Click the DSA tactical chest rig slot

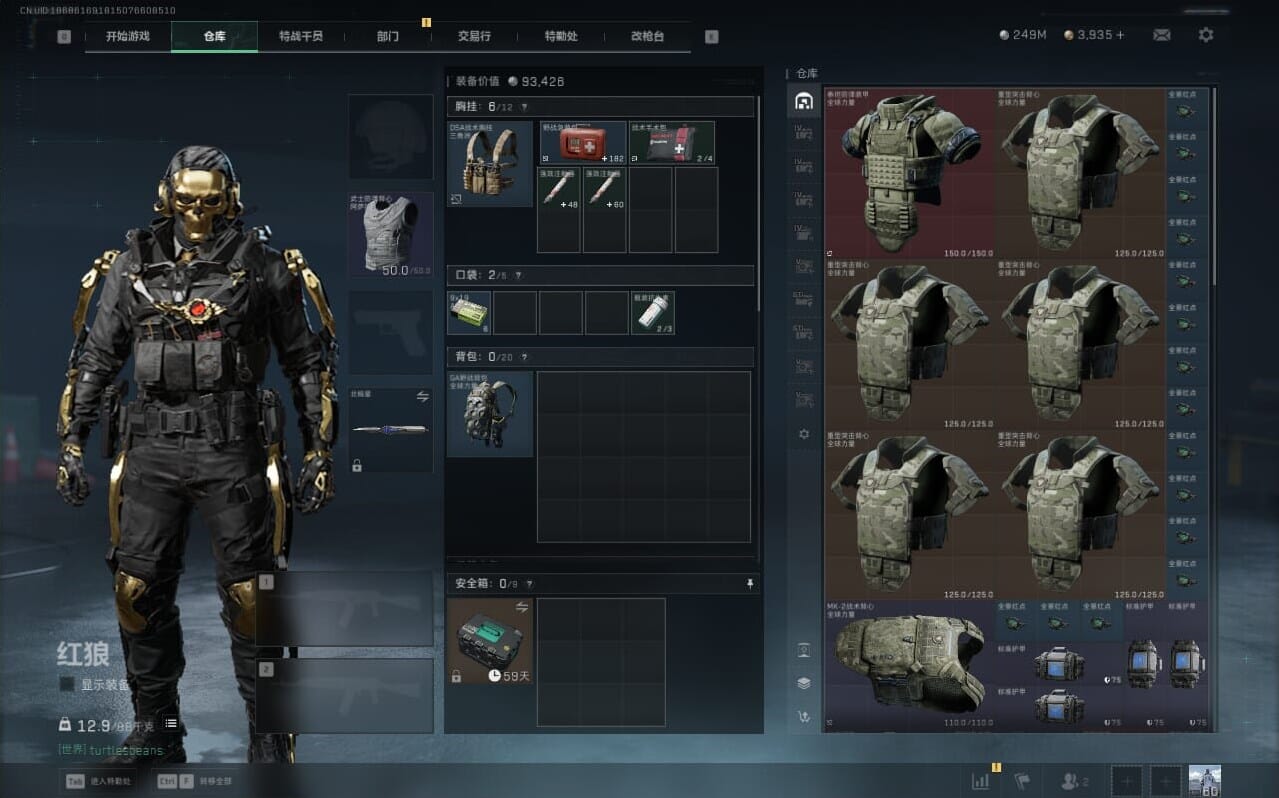(x=490, y=163)
